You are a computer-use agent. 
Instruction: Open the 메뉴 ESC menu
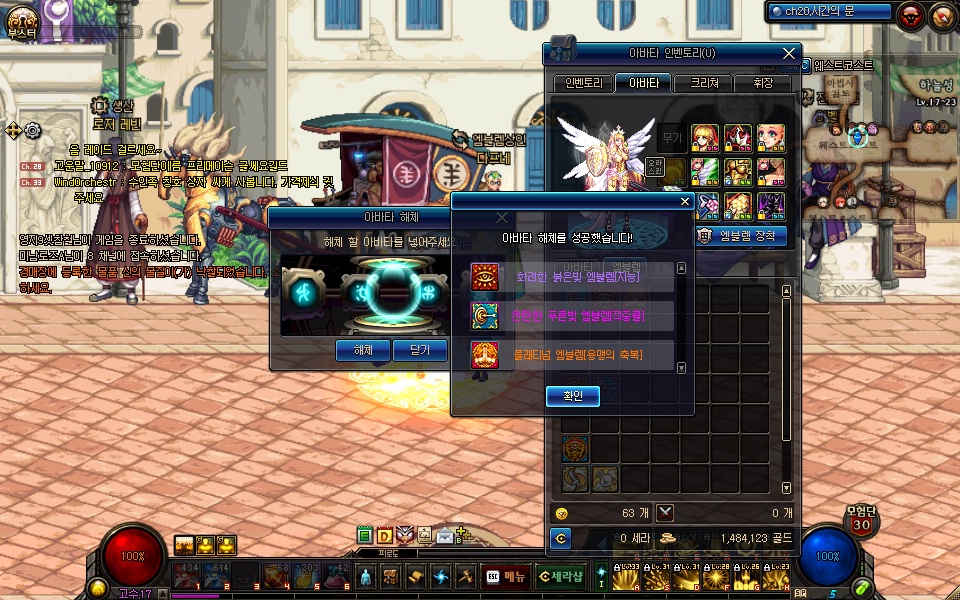[505, 576]
